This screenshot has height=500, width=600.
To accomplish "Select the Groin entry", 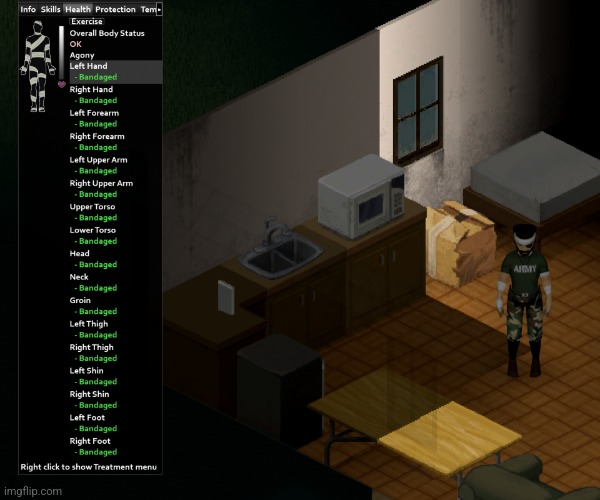I will point(80,300).
